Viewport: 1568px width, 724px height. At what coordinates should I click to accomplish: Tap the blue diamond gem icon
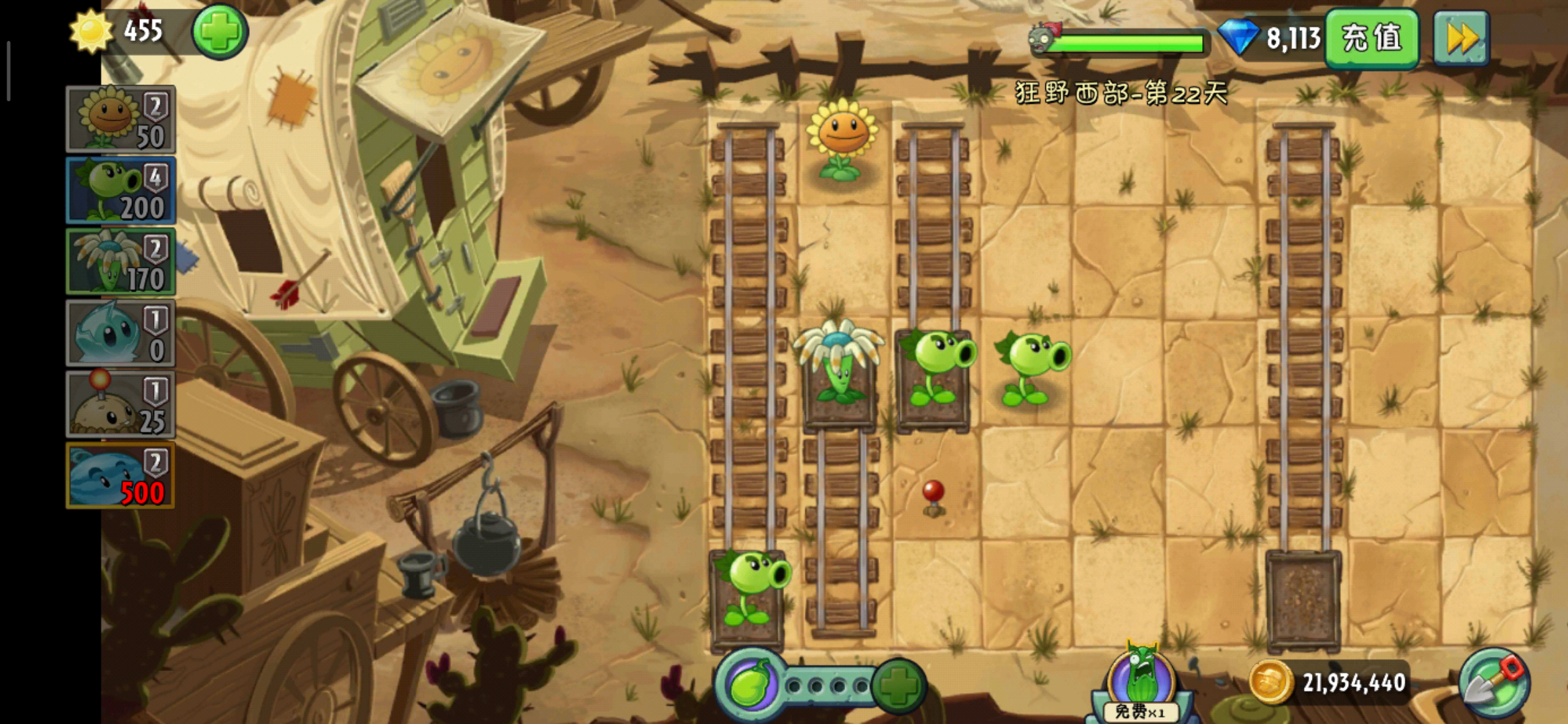1237,37
